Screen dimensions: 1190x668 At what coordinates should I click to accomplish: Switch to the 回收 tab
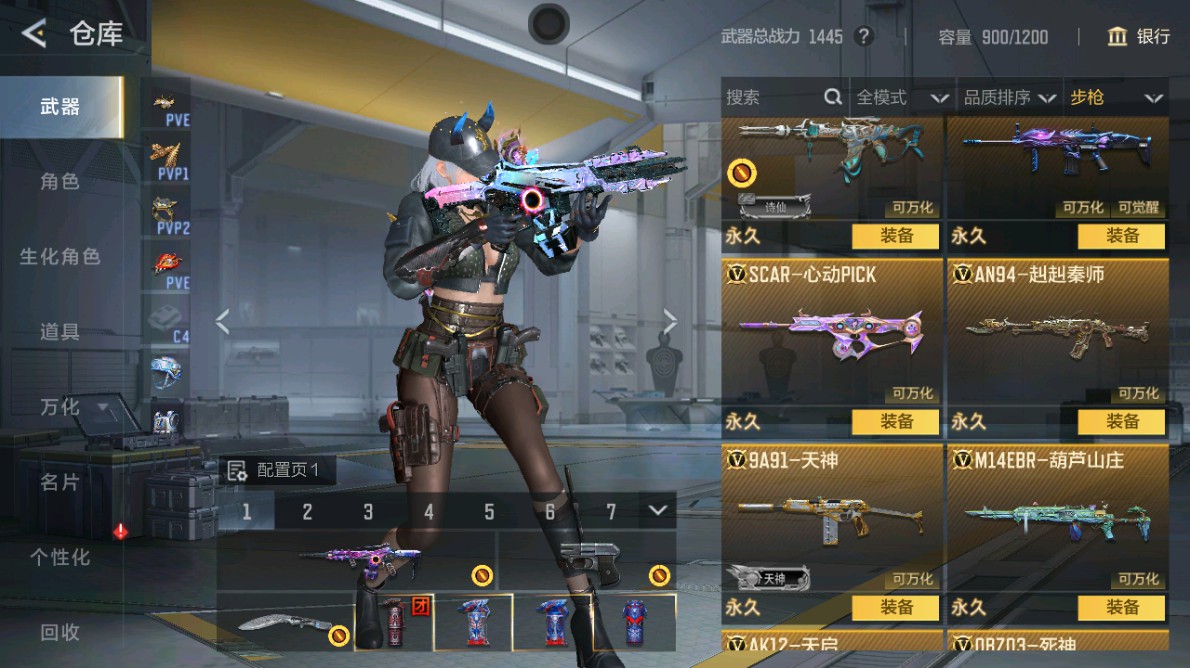pyautogui.click(x=60, y=632)
